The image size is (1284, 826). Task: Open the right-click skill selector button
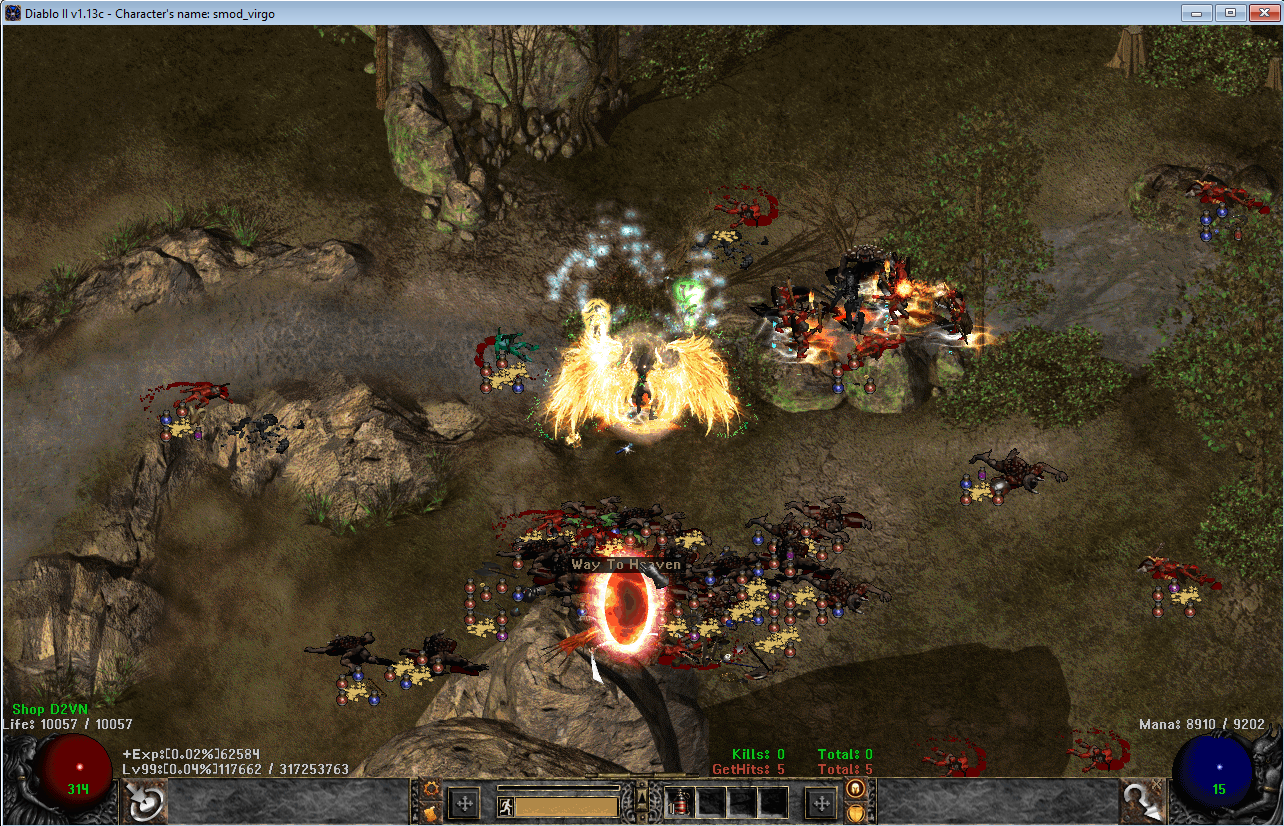pos(1140,801)
